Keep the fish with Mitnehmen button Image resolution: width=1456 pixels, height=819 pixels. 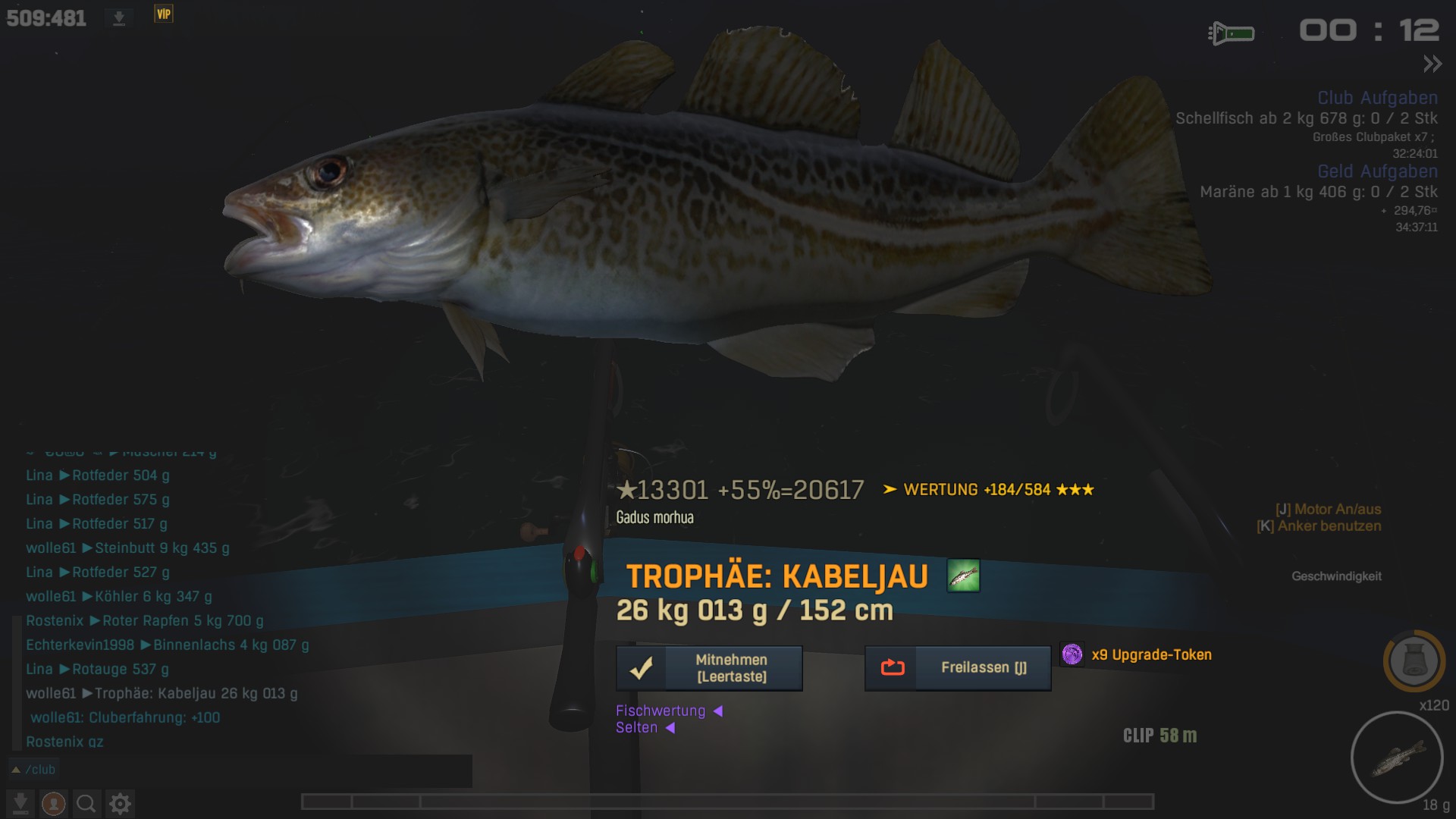point(709,668)
